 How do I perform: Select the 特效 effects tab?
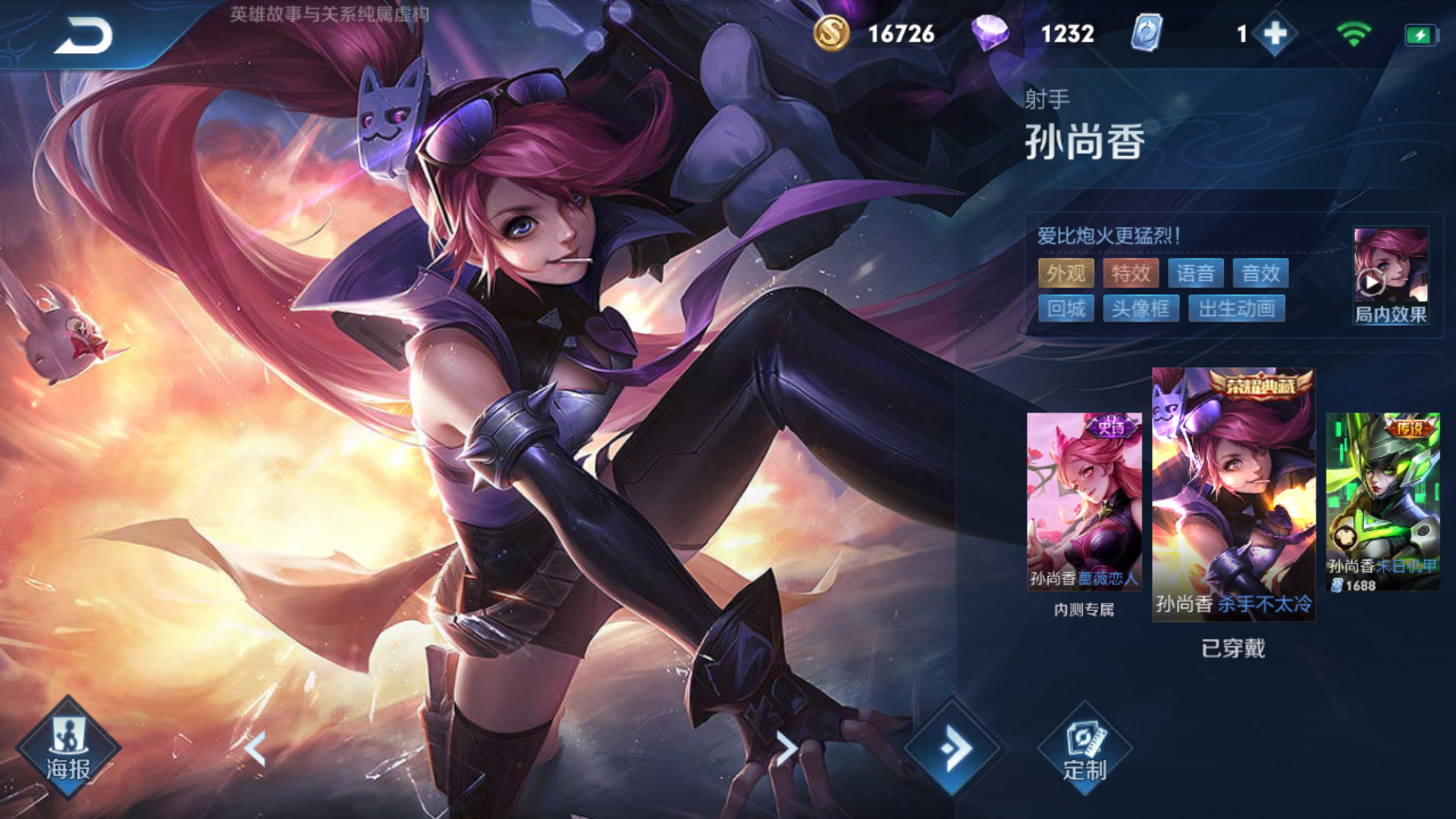click(1129, 273)
